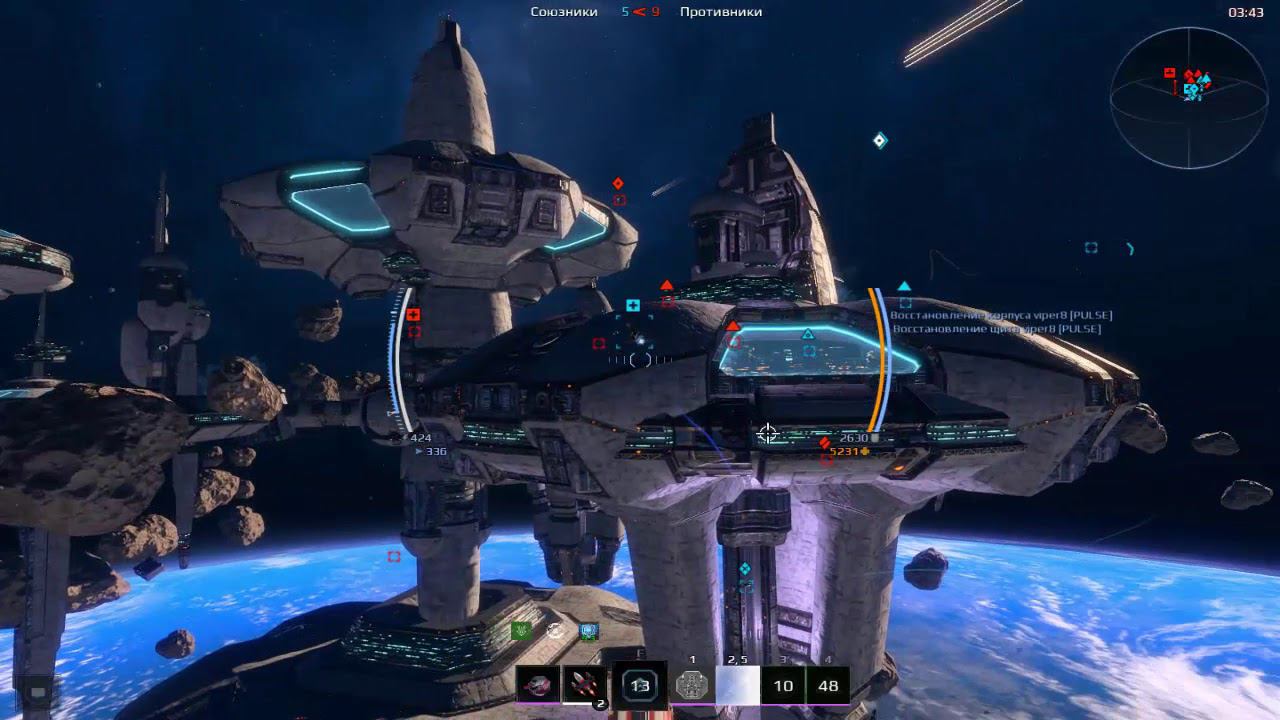The width and height of the screenshot is (1280, 720).
Task: Click the module slot showing cooldown 48
Action: coord(828,686)
